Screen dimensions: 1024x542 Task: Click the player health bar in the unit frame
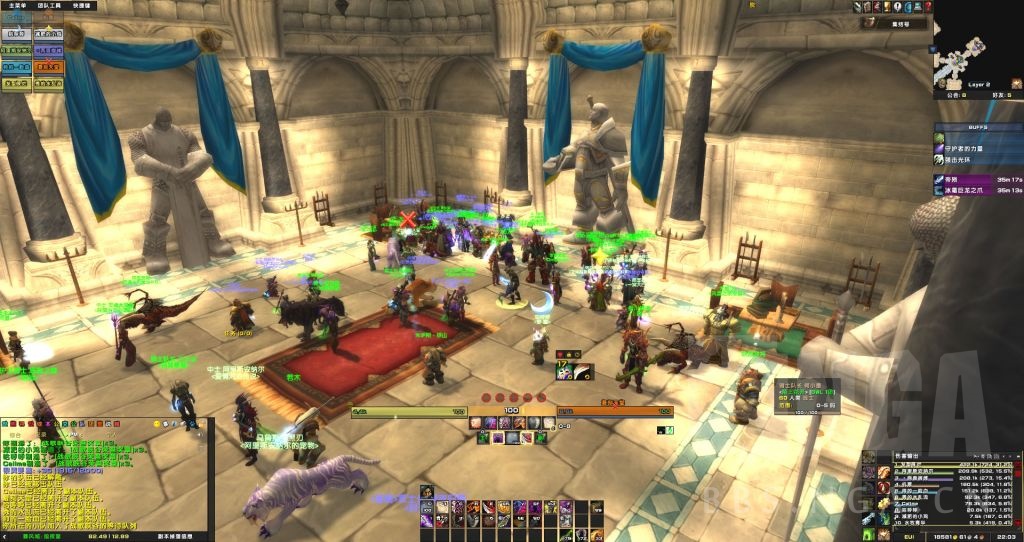(x=410, y=412)
